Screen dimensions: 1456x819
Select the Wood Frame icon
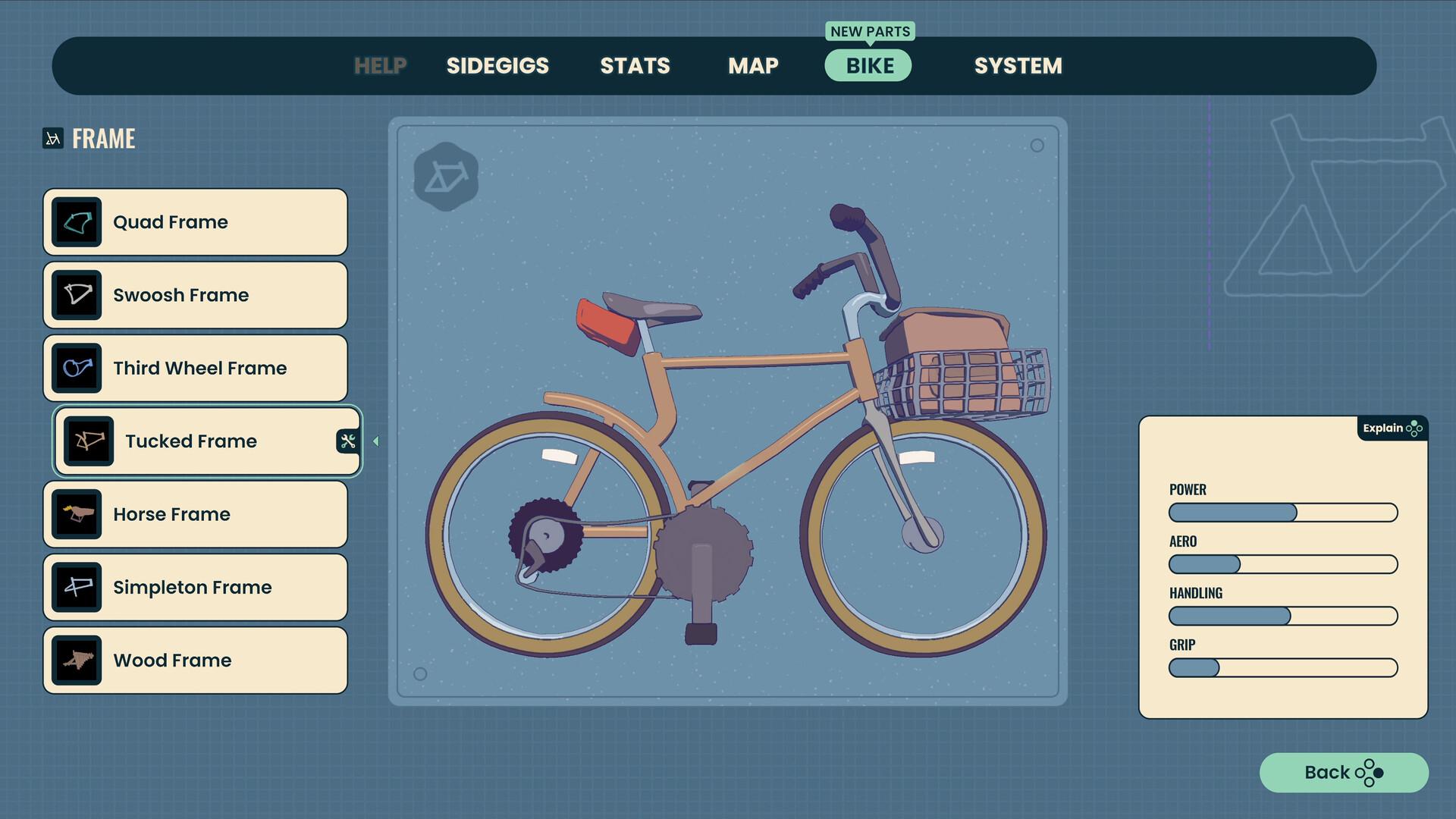pos(78,660)
